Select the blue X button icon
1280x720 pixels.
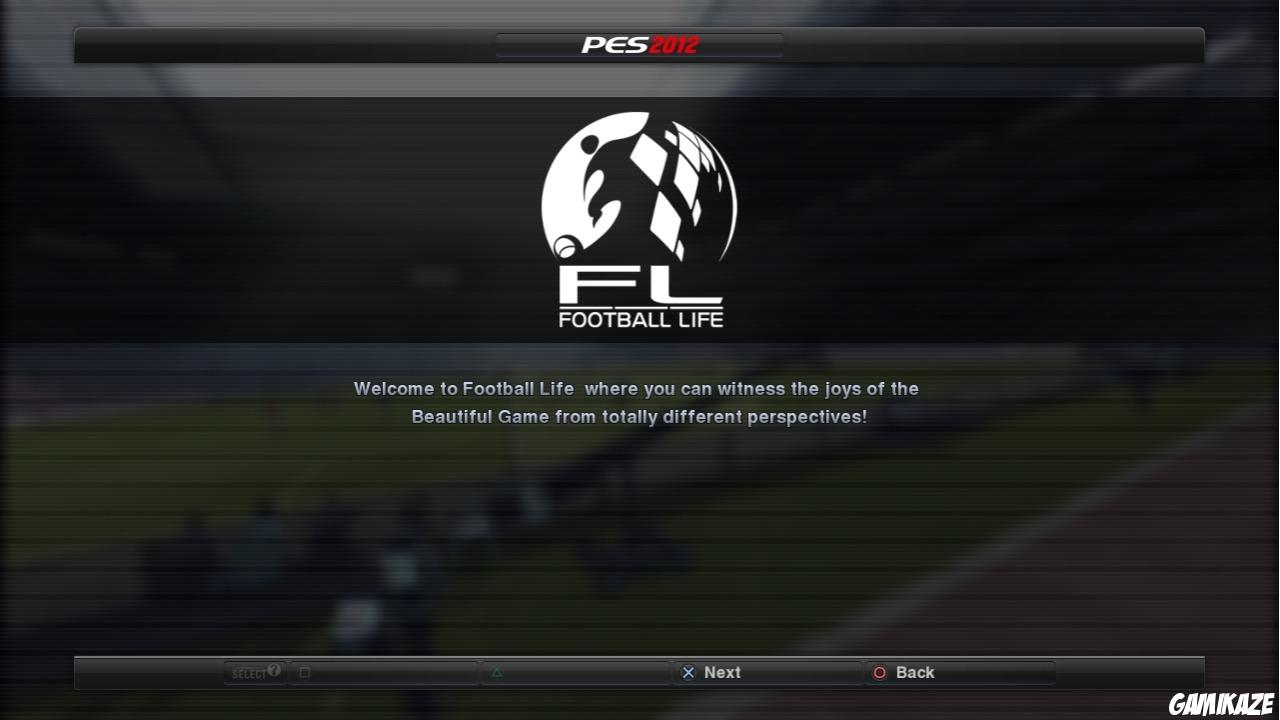[688, 672]
